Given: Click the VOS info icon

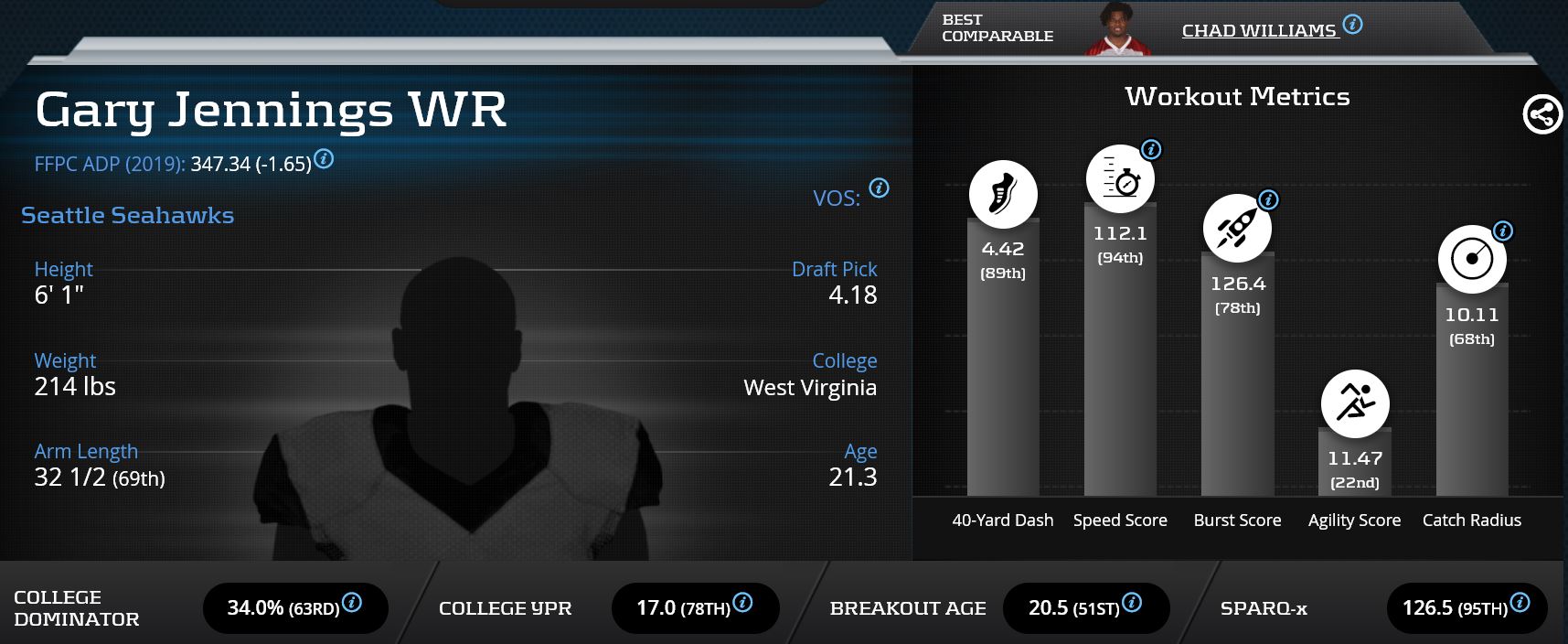Looking at the screenshot, I should [x=879, y=188].
